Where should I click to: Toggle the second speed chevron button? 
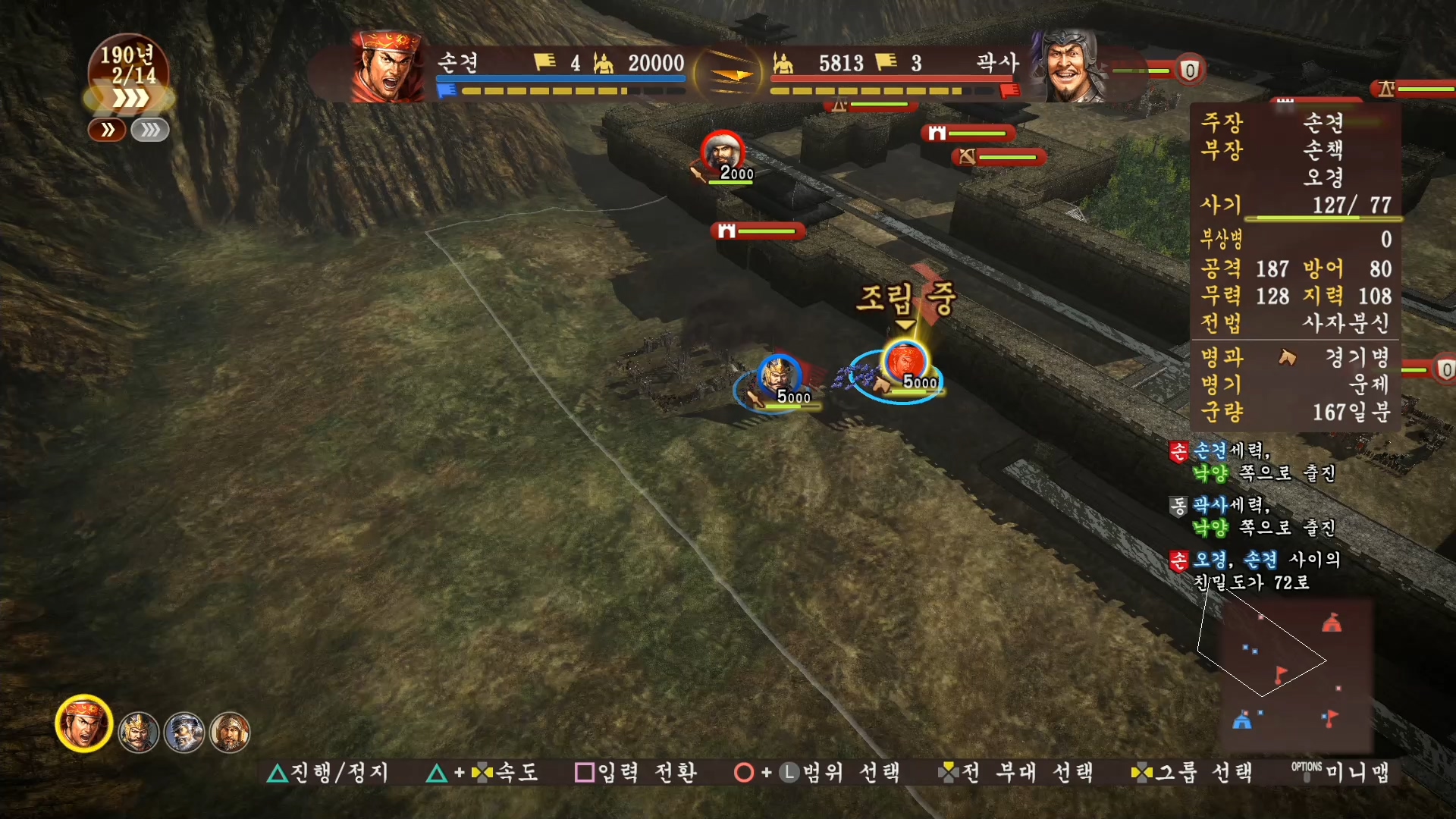149,130
